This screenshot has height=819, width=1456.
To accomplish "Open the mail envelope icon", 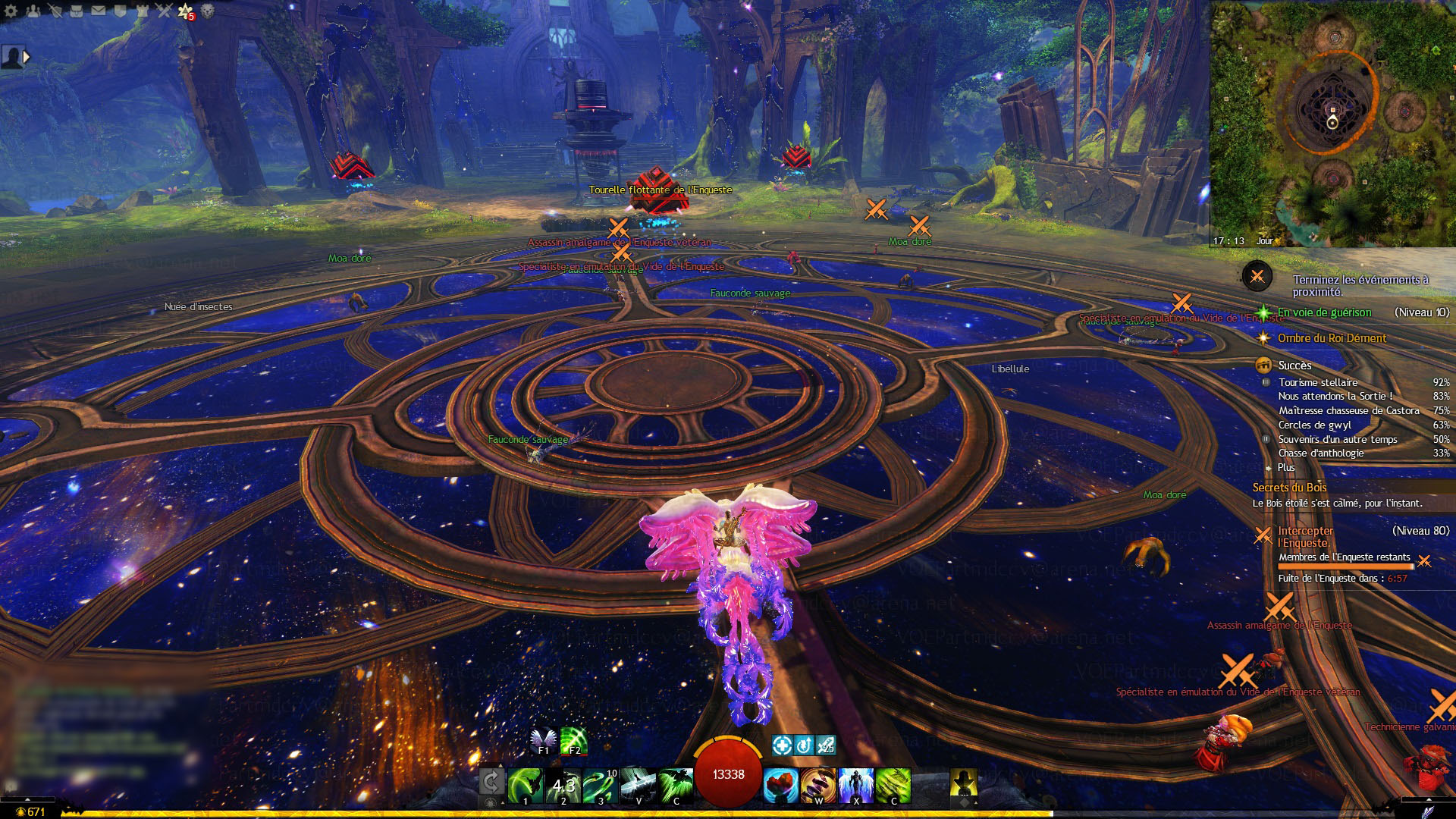I will [99, 11].
